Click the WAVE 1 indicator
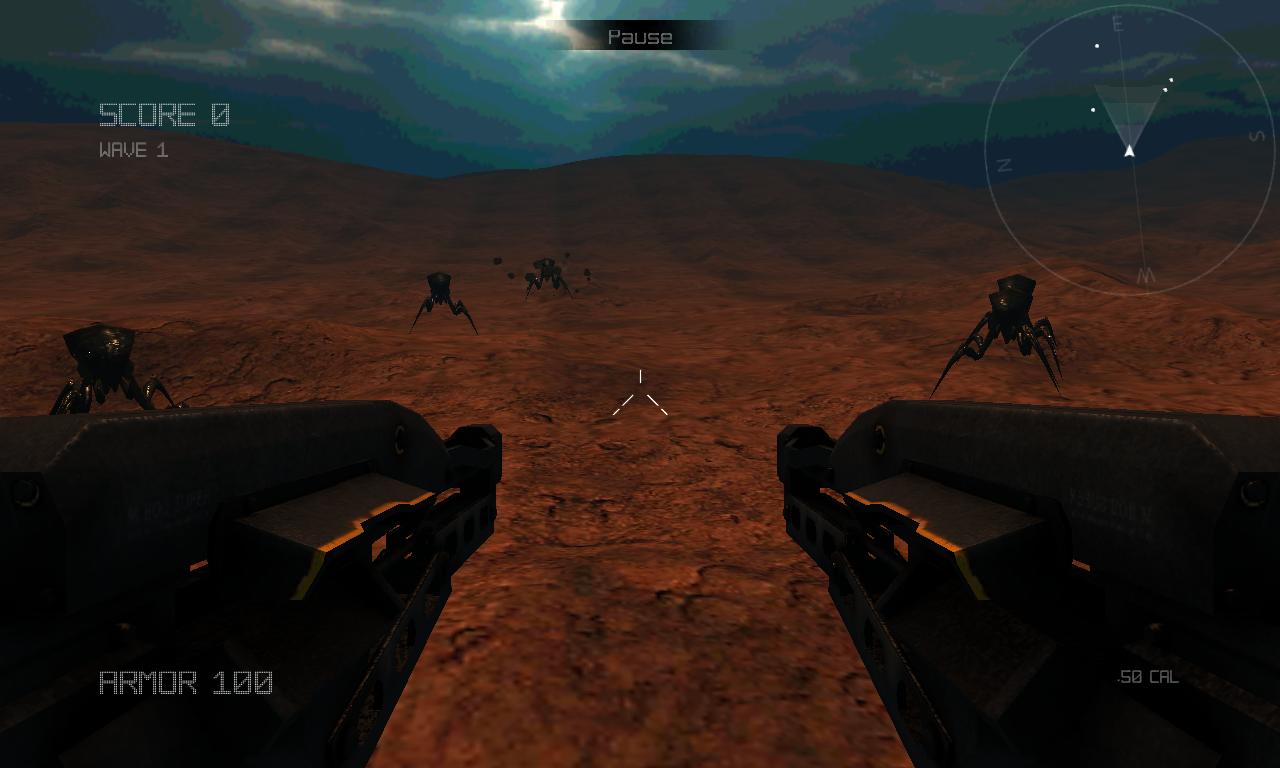The width and height of the screenshot is (1280, 768). (133, 150)
